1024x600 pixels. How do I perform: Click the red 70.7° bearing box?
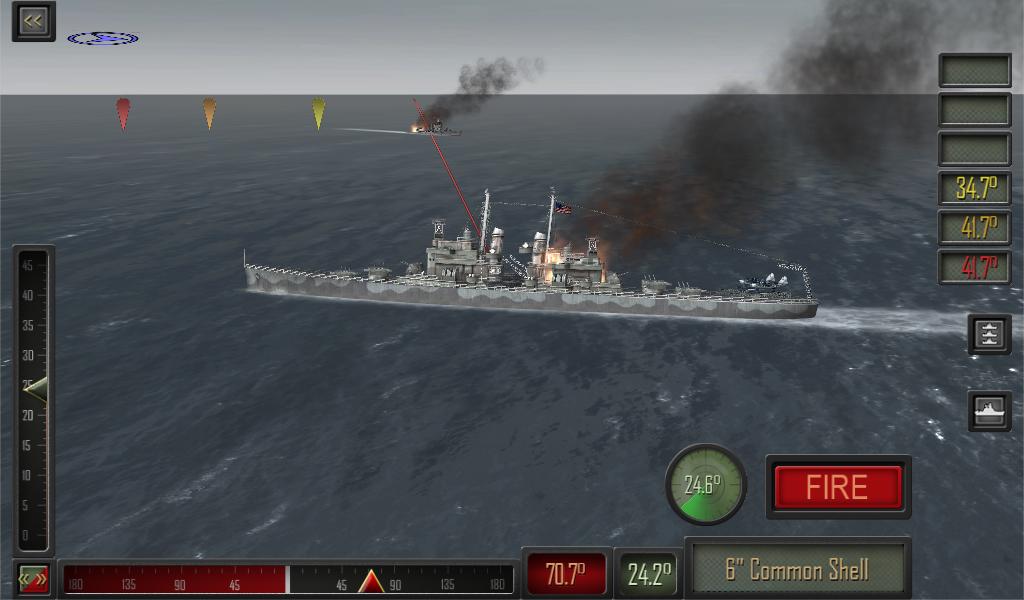(567, 574)
